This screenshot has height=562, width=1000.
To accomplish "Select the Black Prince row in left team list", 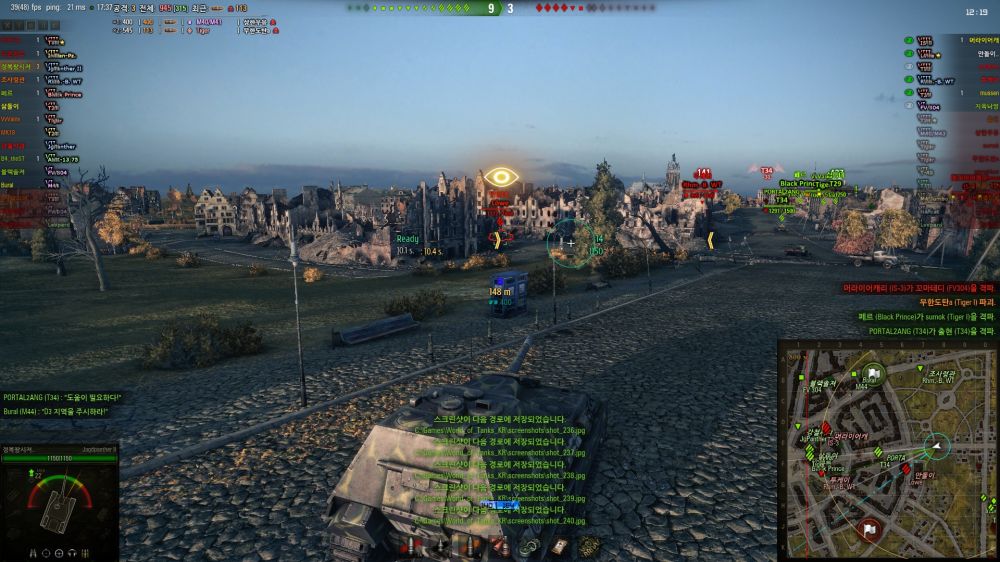I will 60,93.
